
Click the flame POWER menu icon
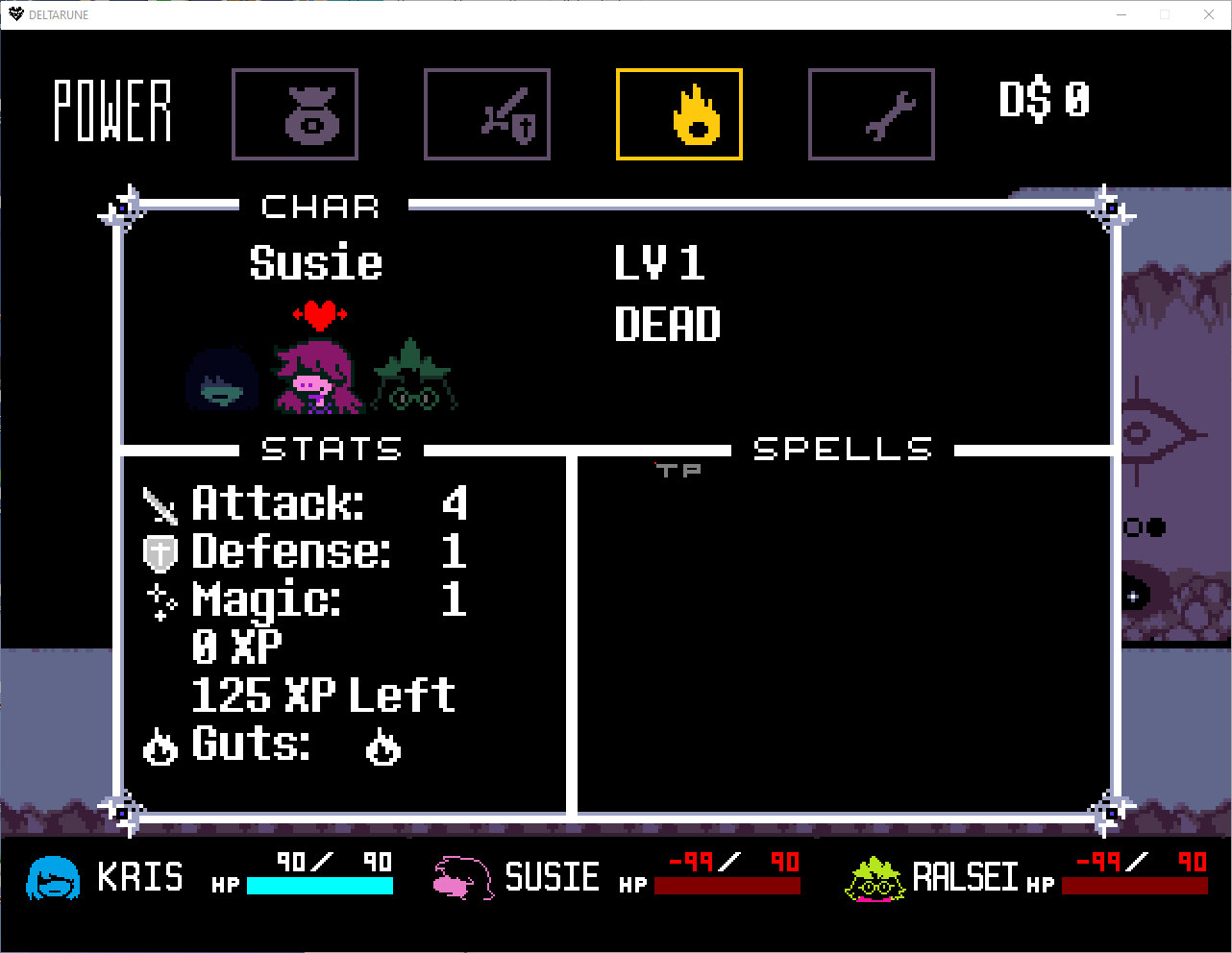click(x=679, y=113)
